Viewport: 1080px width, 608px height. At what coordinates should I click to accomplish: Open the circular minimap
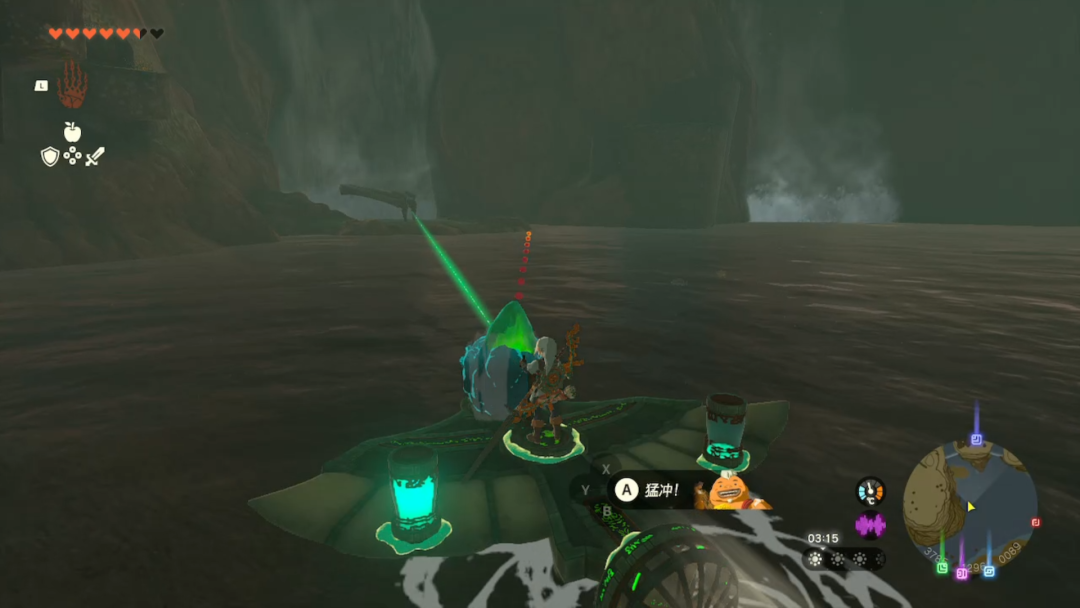[x=969, y=506]
